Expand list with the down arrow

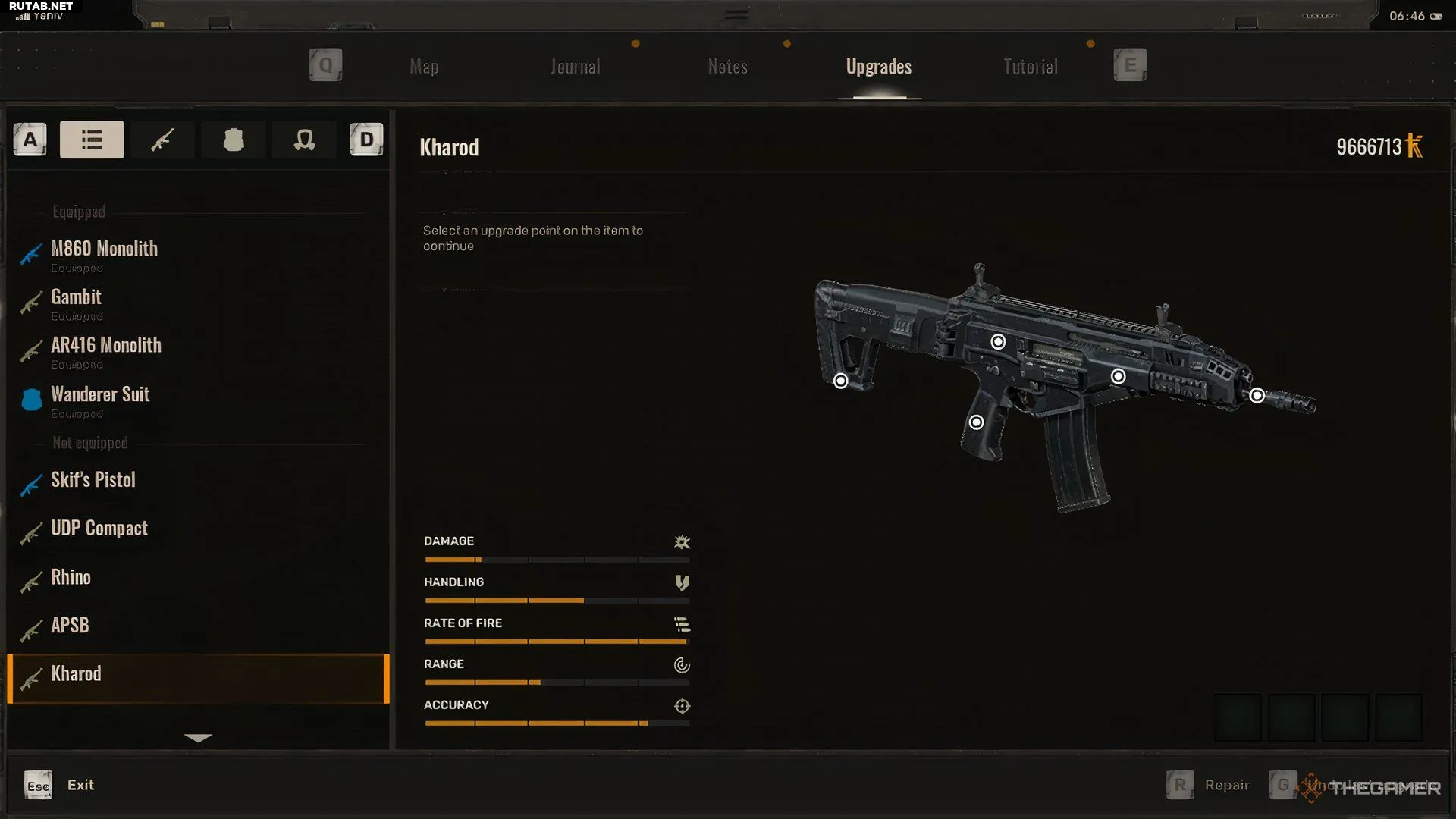click(198, 738)
